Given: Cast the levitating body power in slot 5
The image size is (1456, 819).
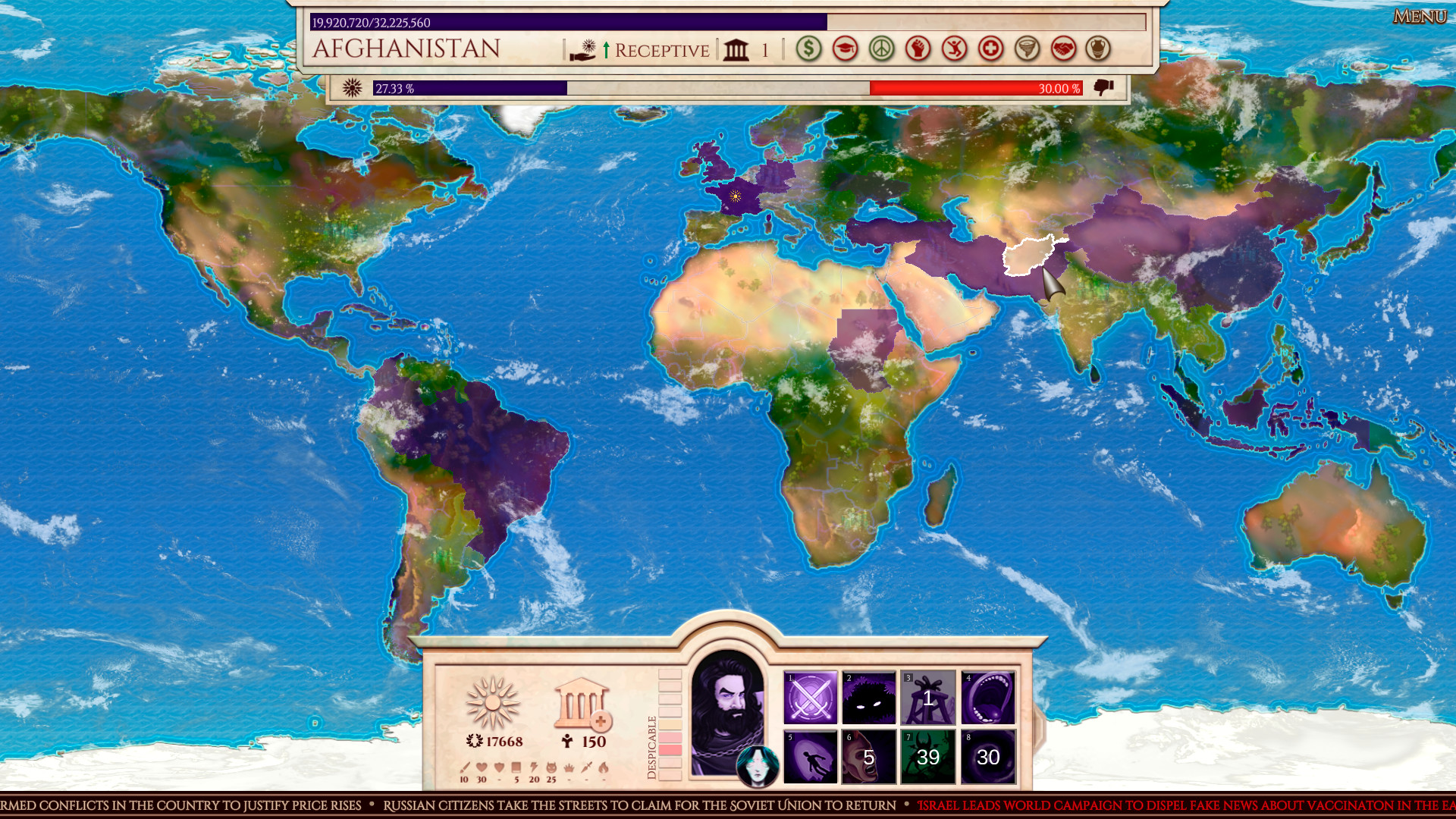Looking at the screenshot, I should pos(811,758).
